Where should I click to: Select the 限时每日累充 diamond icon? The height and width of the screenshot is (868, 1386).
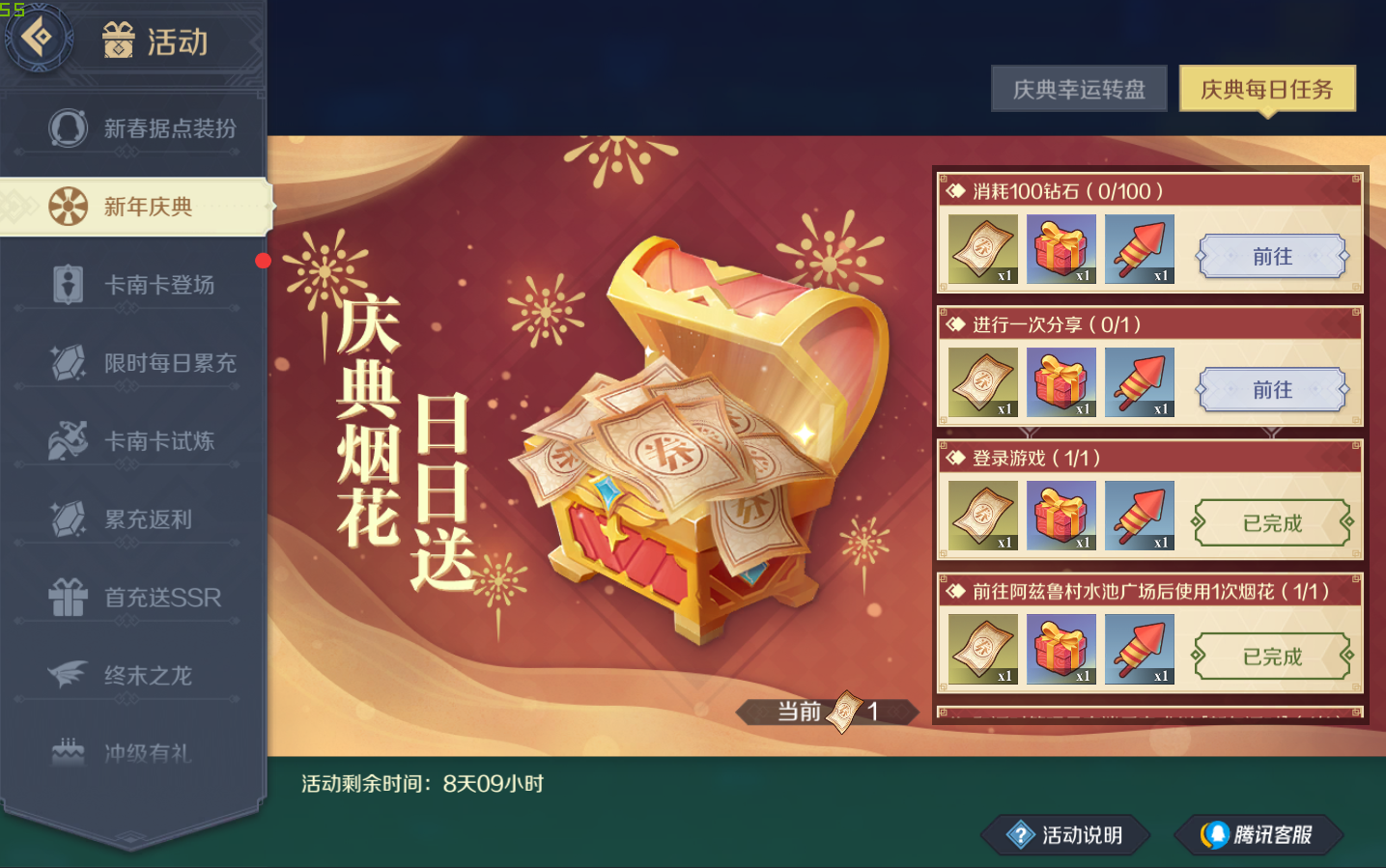point(68,362)
